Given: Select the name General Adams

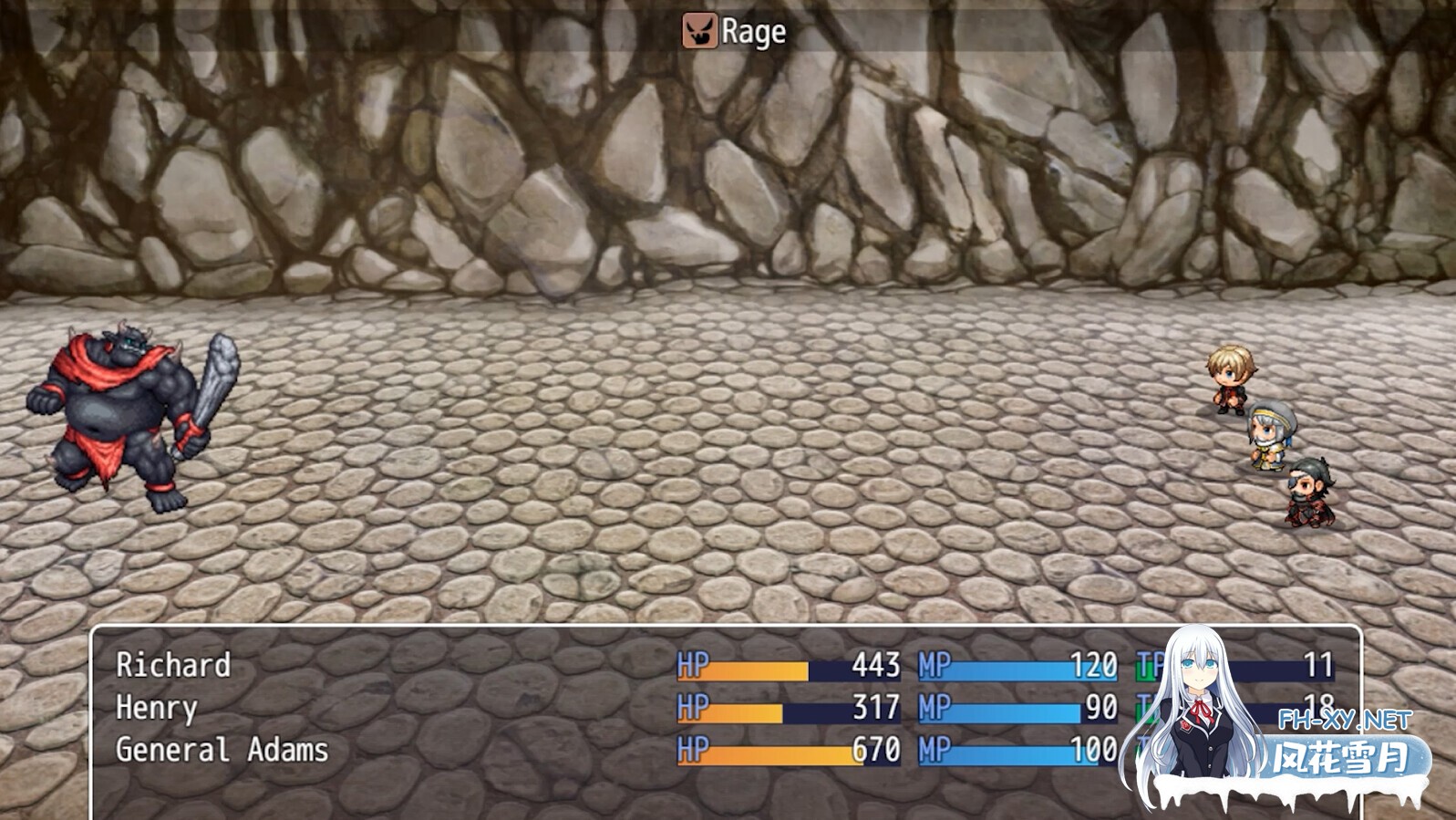Looking at the screenshot, I should [222, 752].
